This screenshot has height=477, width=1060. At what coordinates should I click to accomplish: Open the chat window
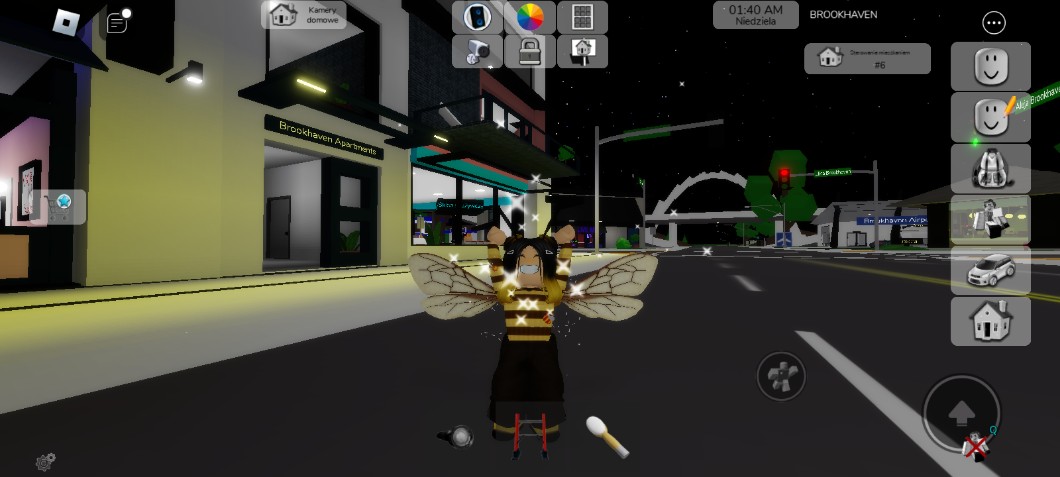tap(117, 21)
